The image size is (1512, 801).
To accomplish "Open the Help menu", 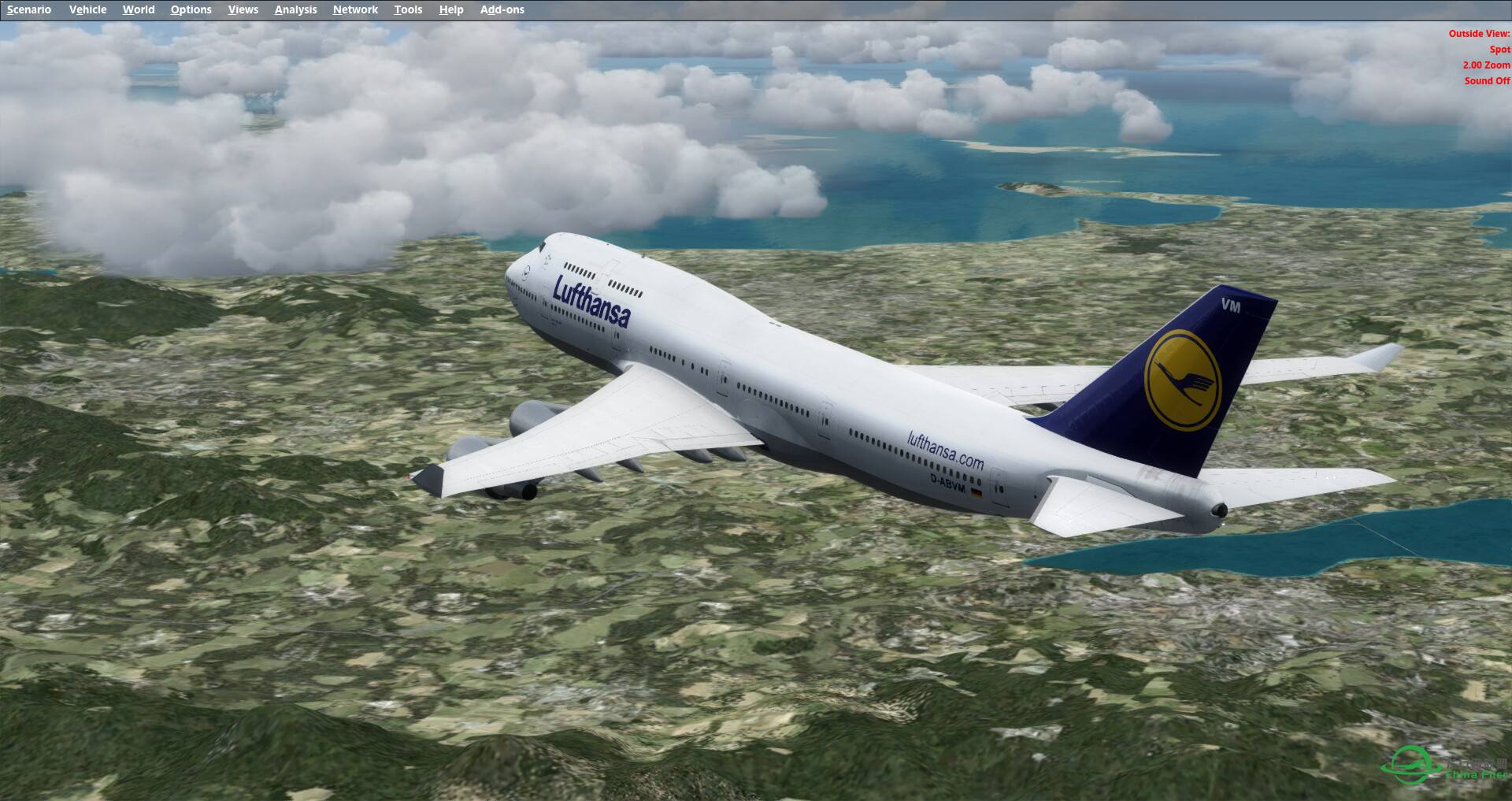I will [x=451, y=9].
